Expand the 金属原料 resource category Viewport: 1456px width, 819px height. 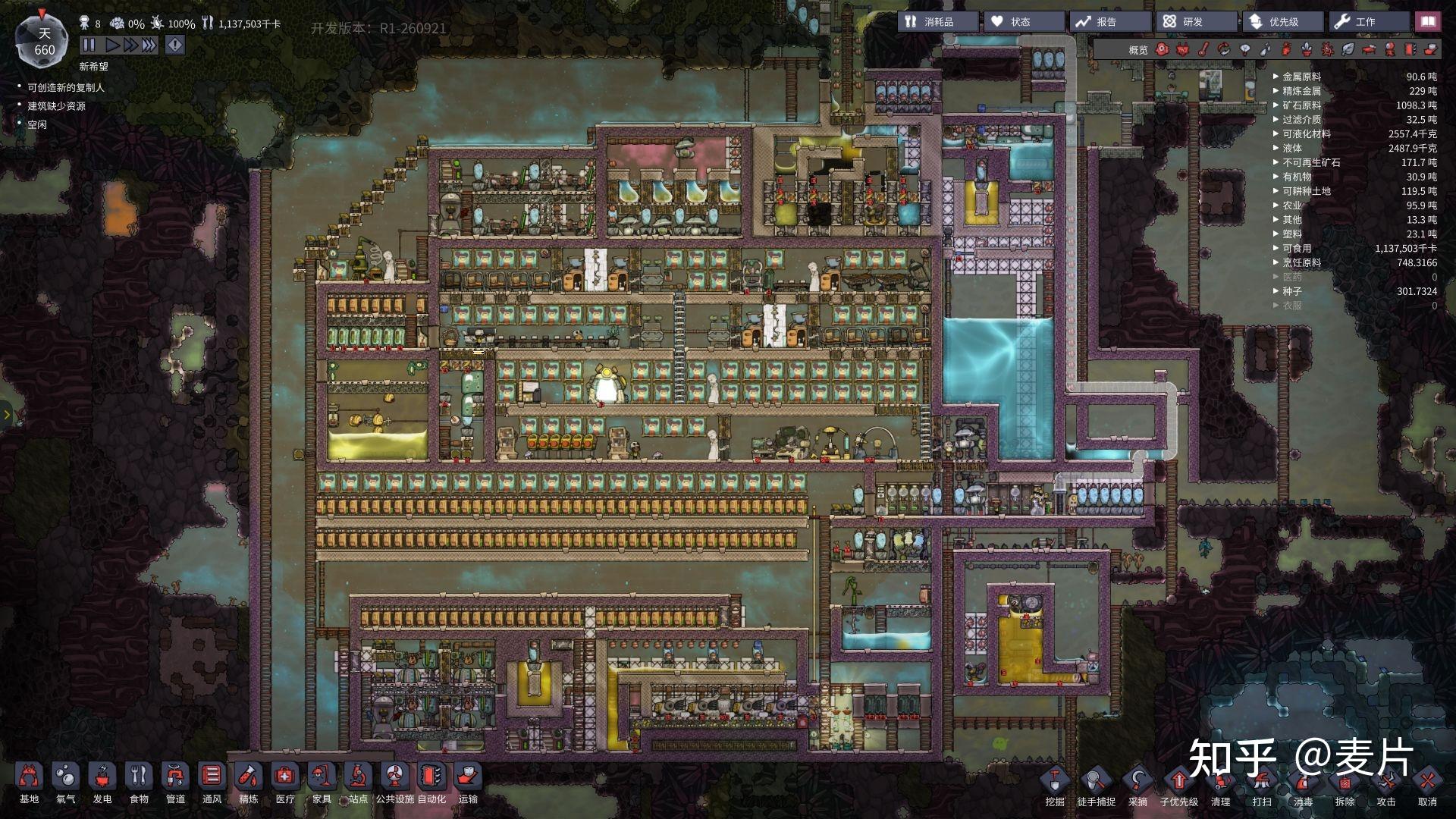click(1301, 77)
